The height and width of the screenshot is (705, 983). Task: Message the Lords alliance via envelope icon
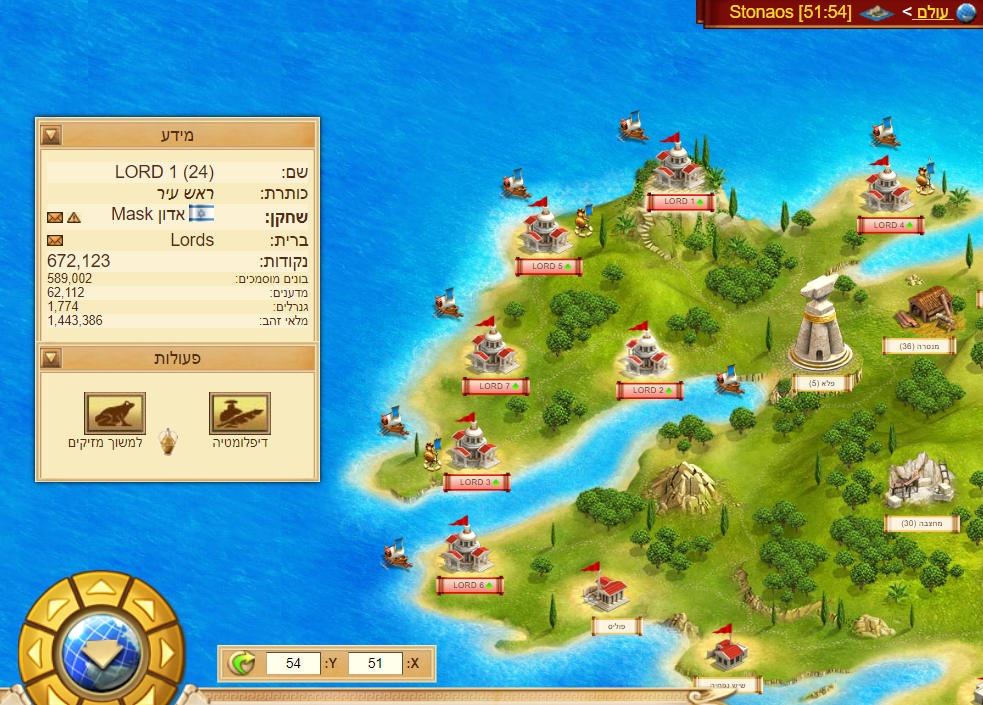55,240
